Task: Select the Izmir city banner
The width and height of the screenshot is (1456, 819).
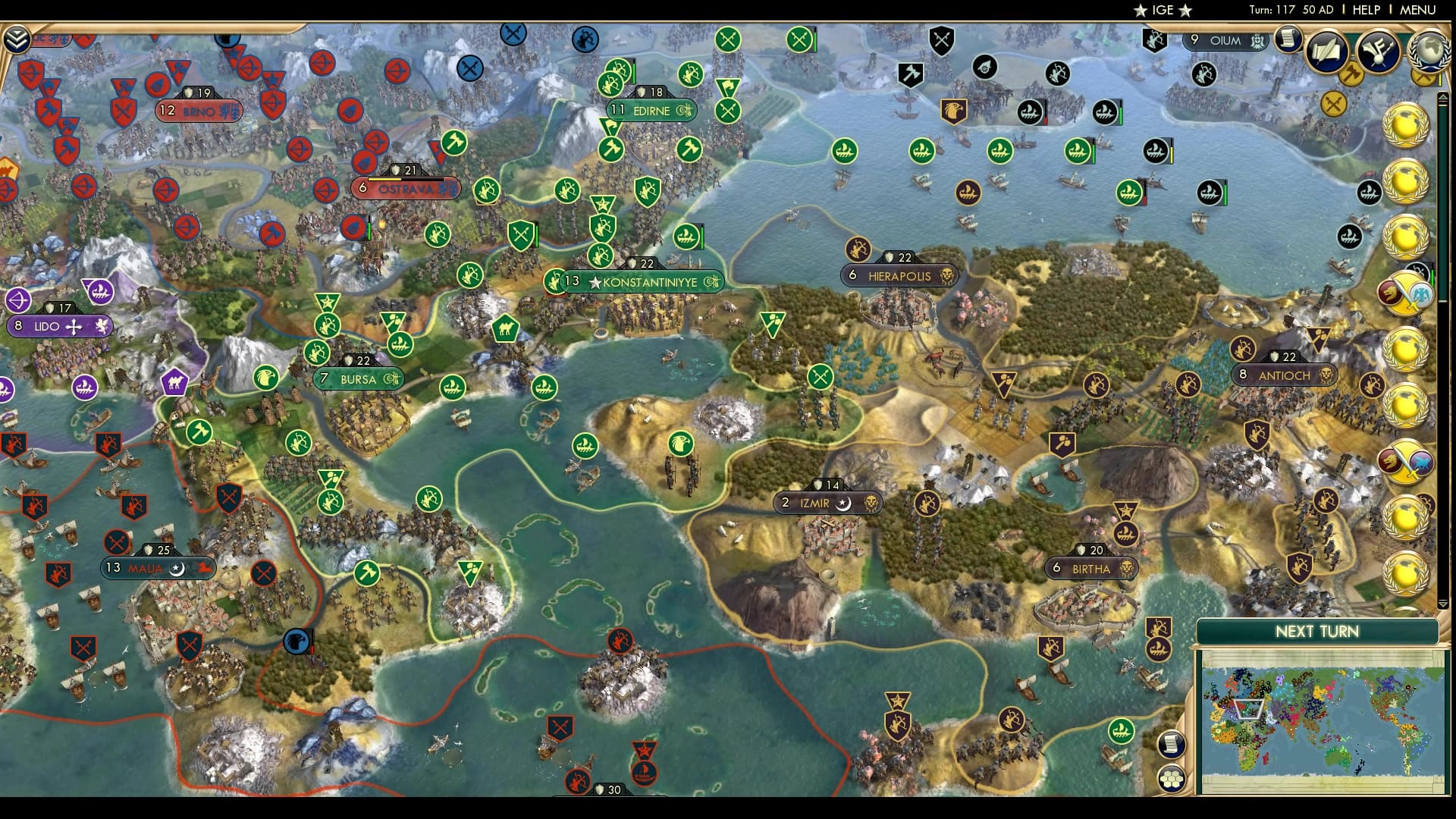Action: tap(825, 501)
